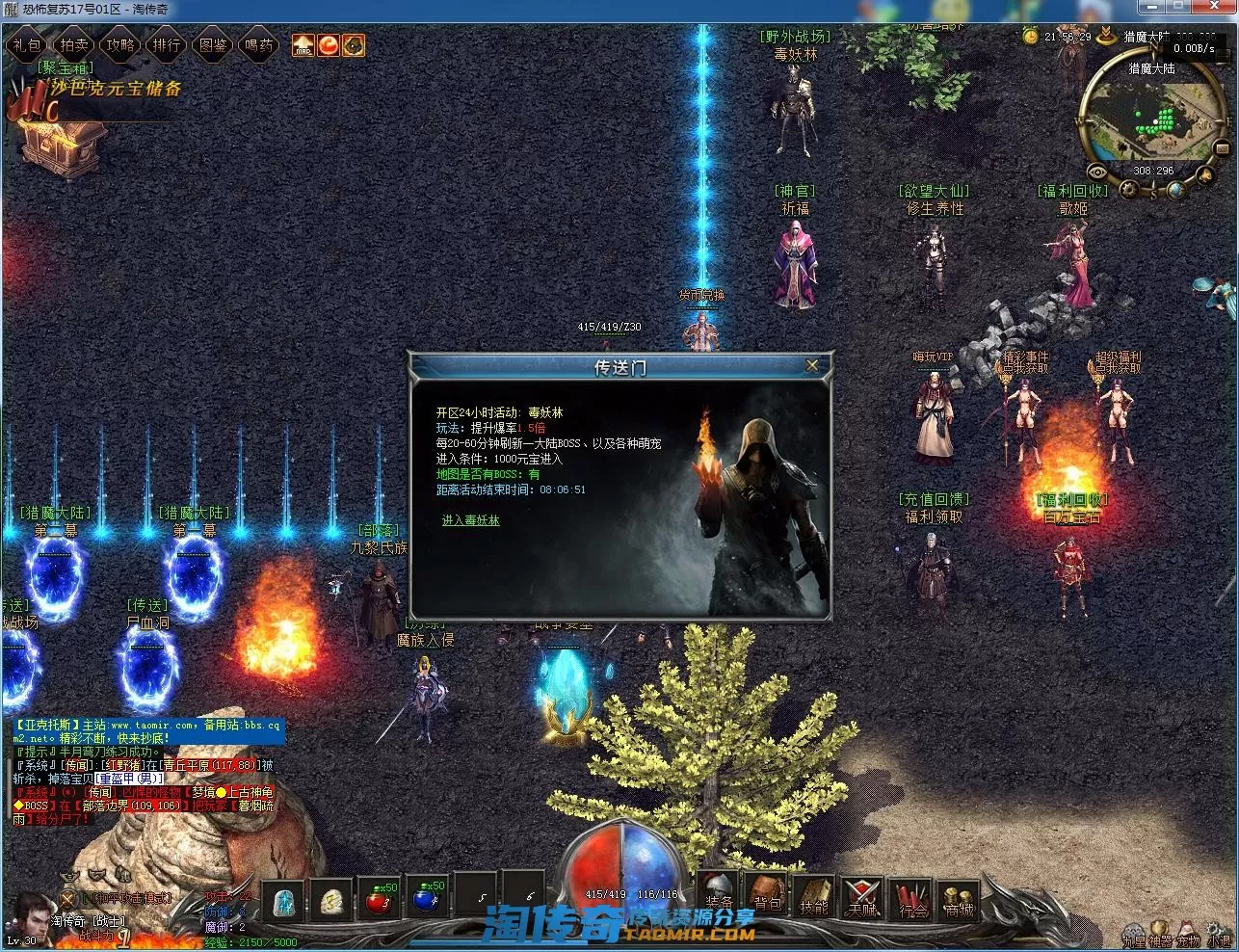This screenshot has height=952, width=1239.
Task: Choose the 进入毒妖林 link
Action: tap(470, 520)
